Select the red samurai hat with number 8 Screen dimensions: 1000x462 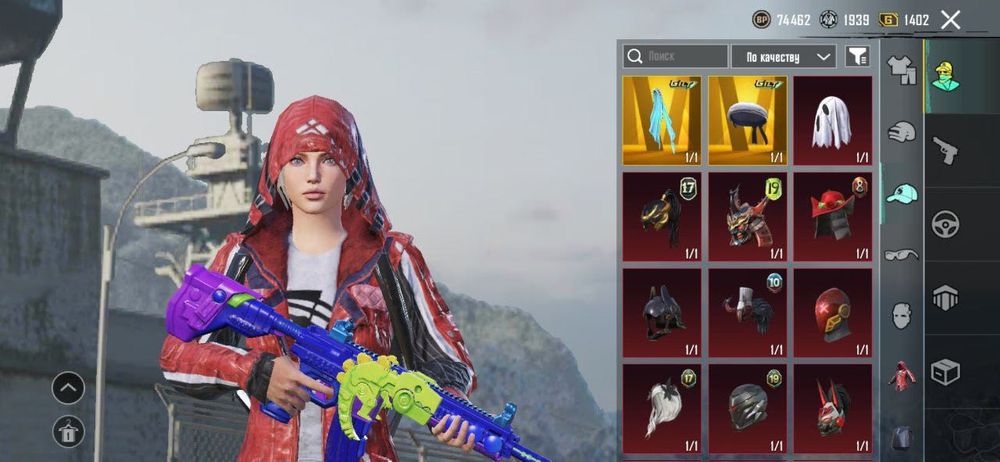coord(832,215)
